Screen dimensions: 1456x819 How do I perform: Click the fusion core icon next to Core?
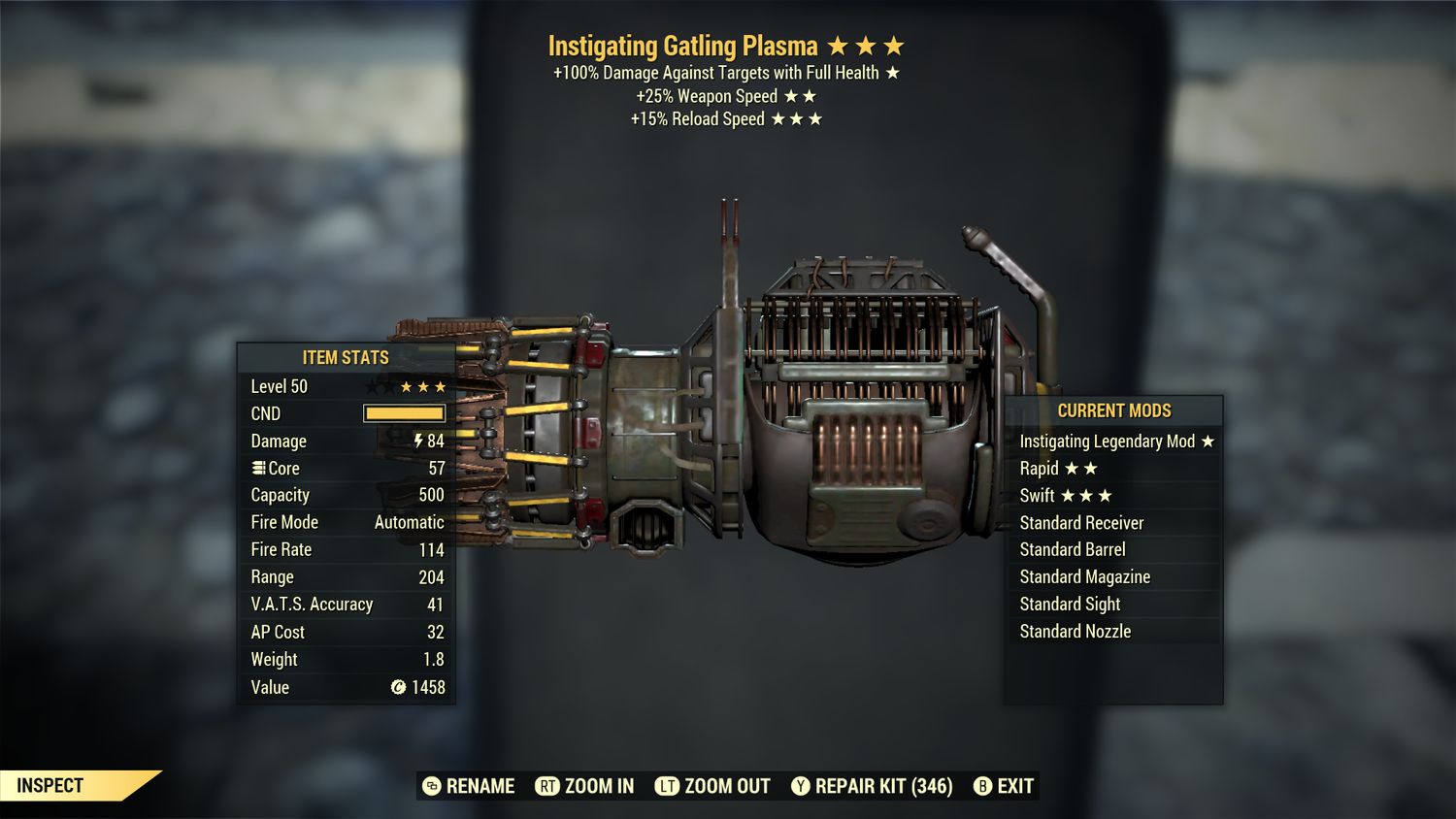256,468
